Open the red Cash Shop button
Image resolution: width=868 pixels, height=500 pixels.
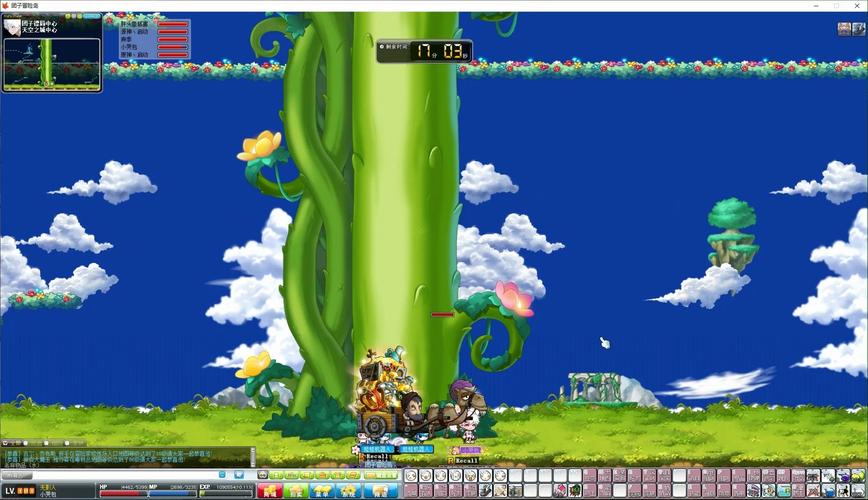(x=270, y=491)
